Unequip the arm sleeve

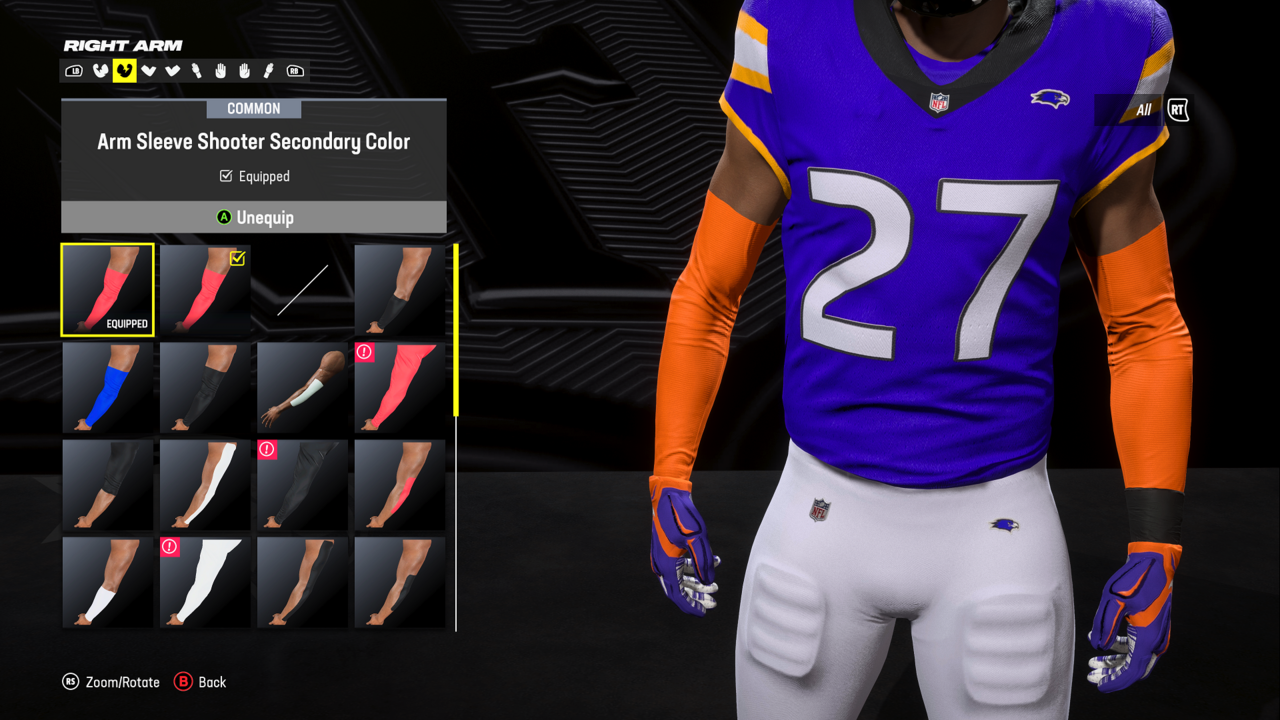(x=254, y=217)
